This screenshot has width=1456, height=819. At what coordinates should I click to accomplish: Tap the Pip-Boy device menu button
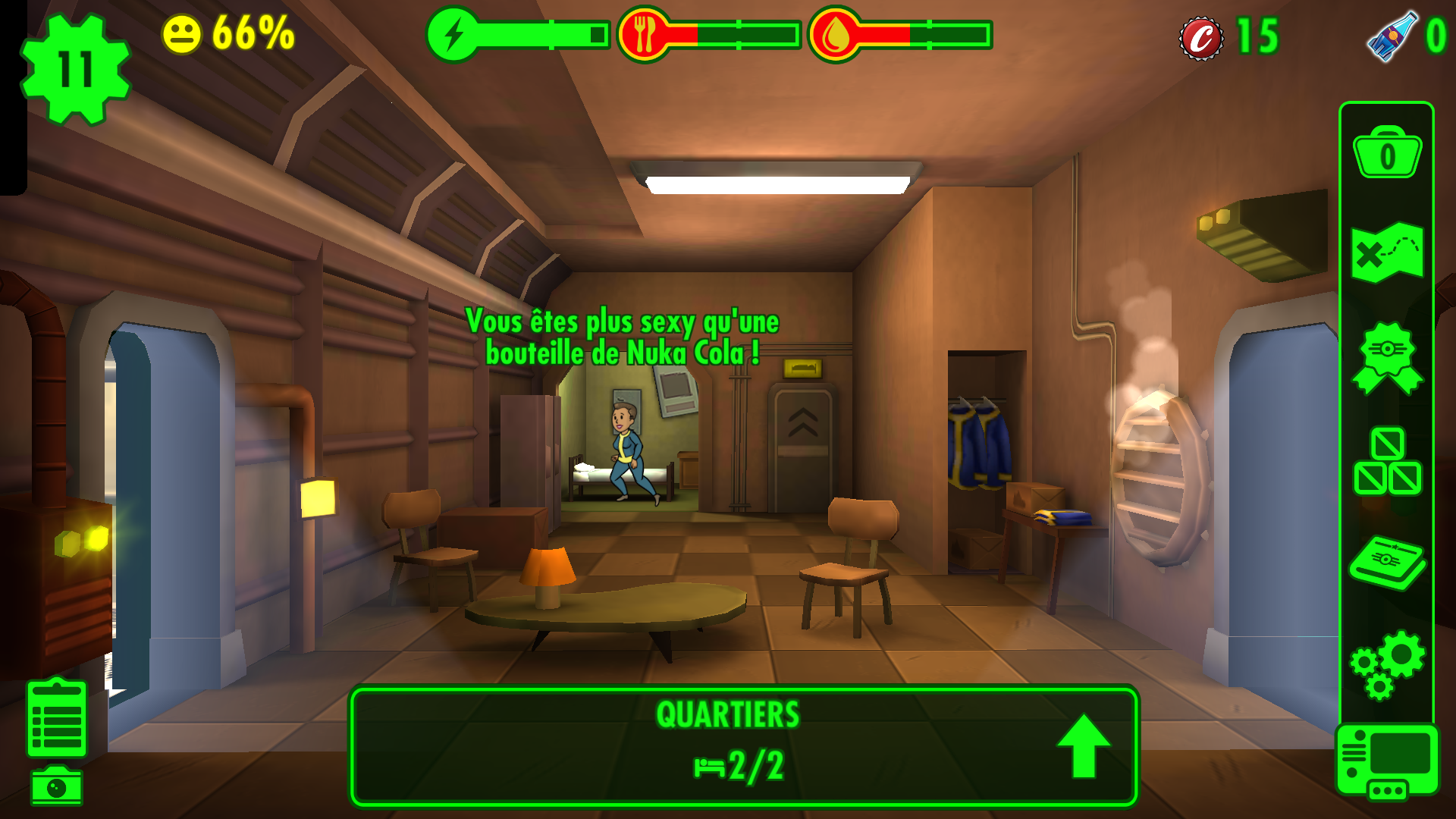pos(1387,762)
